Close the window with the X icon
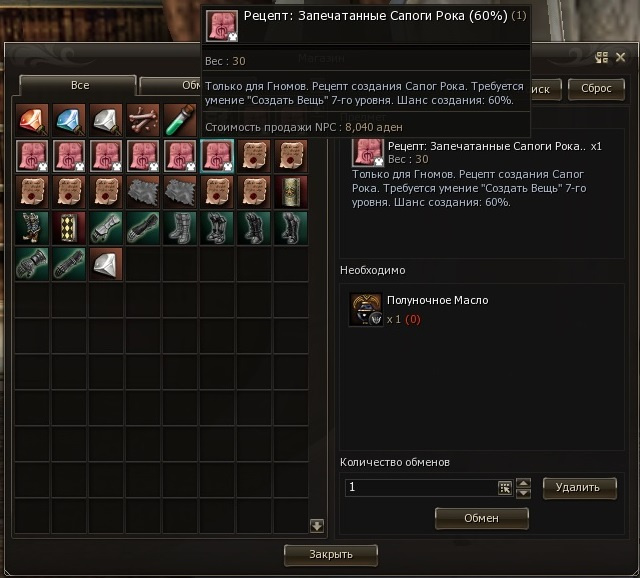This screenshot has height=578, width=640. [x=620, y=58]
